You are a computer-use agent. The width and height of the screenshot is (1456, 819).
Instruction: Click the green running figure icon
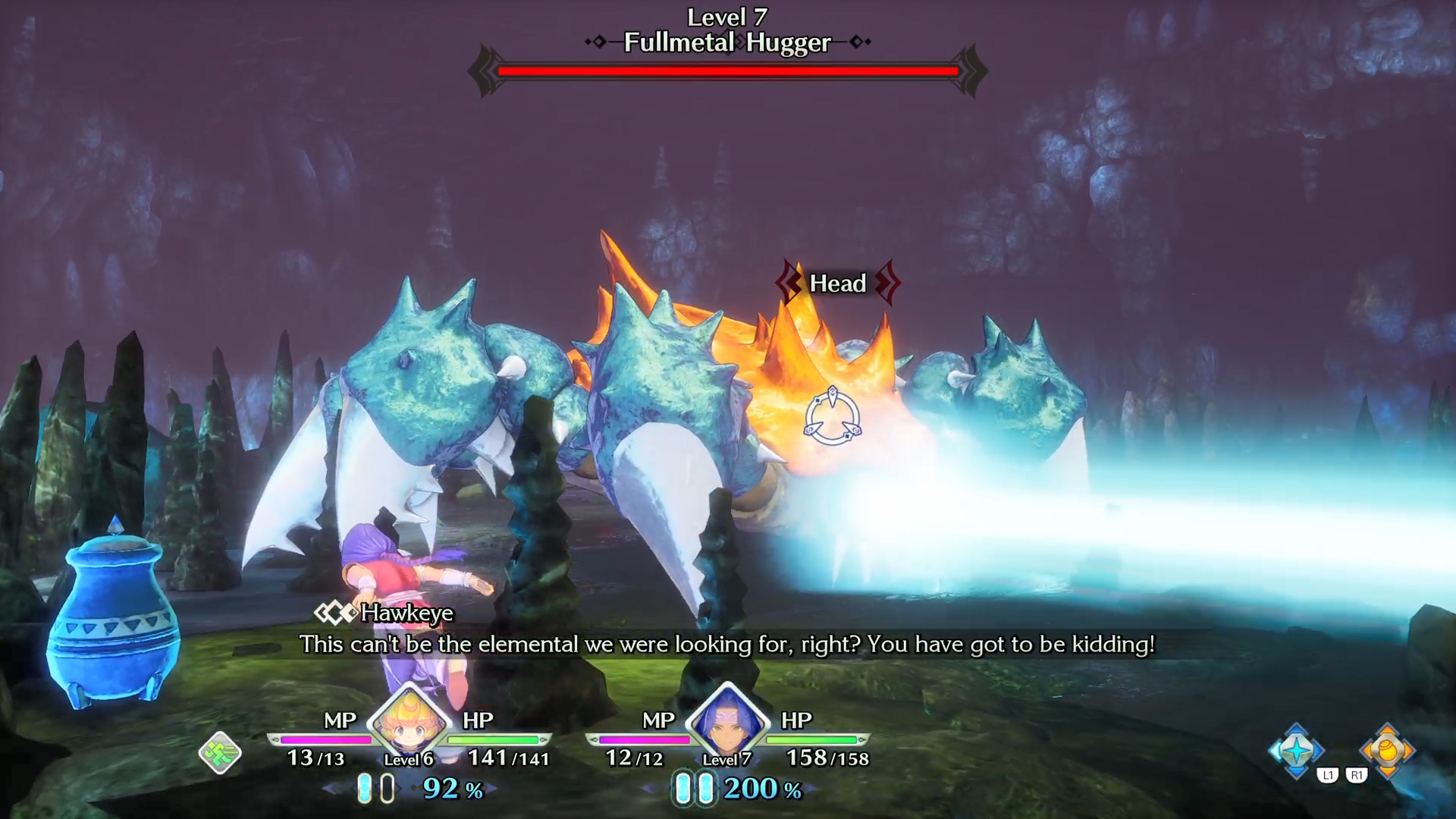click(x=220, y=753)
